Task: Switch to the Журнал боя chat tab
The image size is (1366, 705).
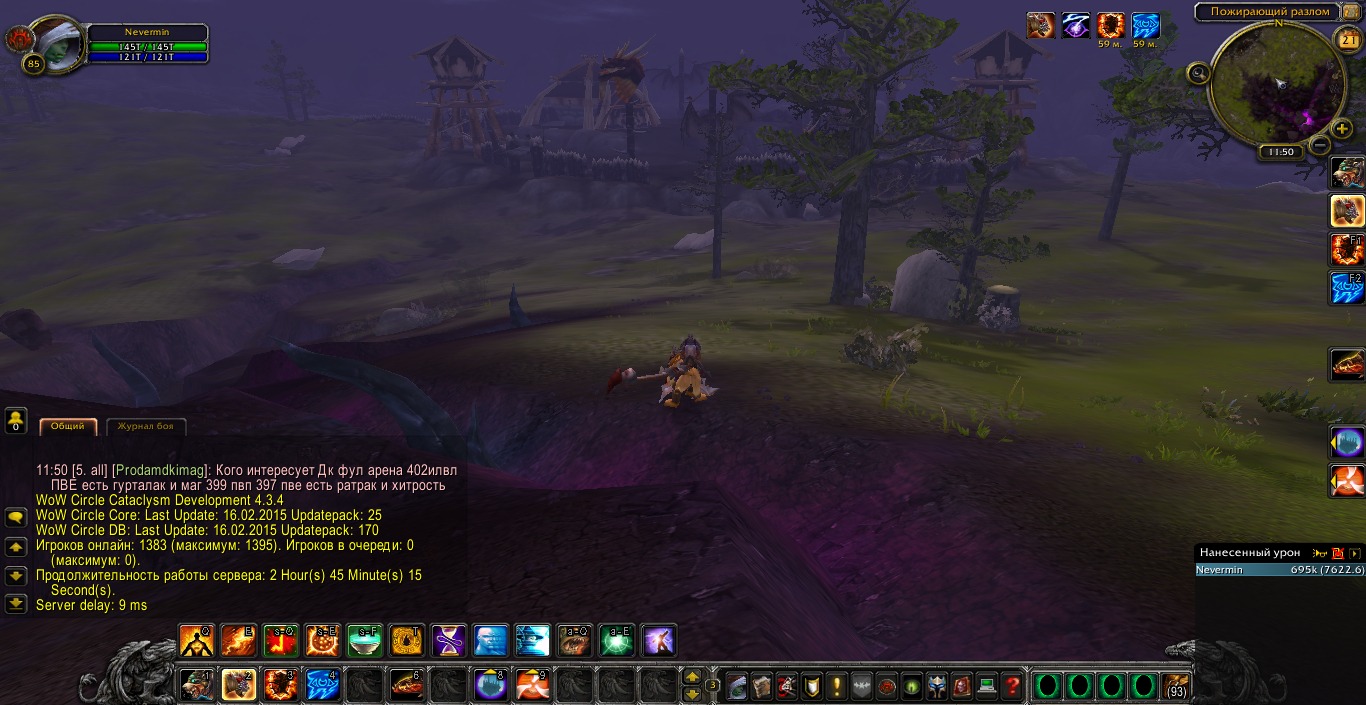Action: coord(146,427)
